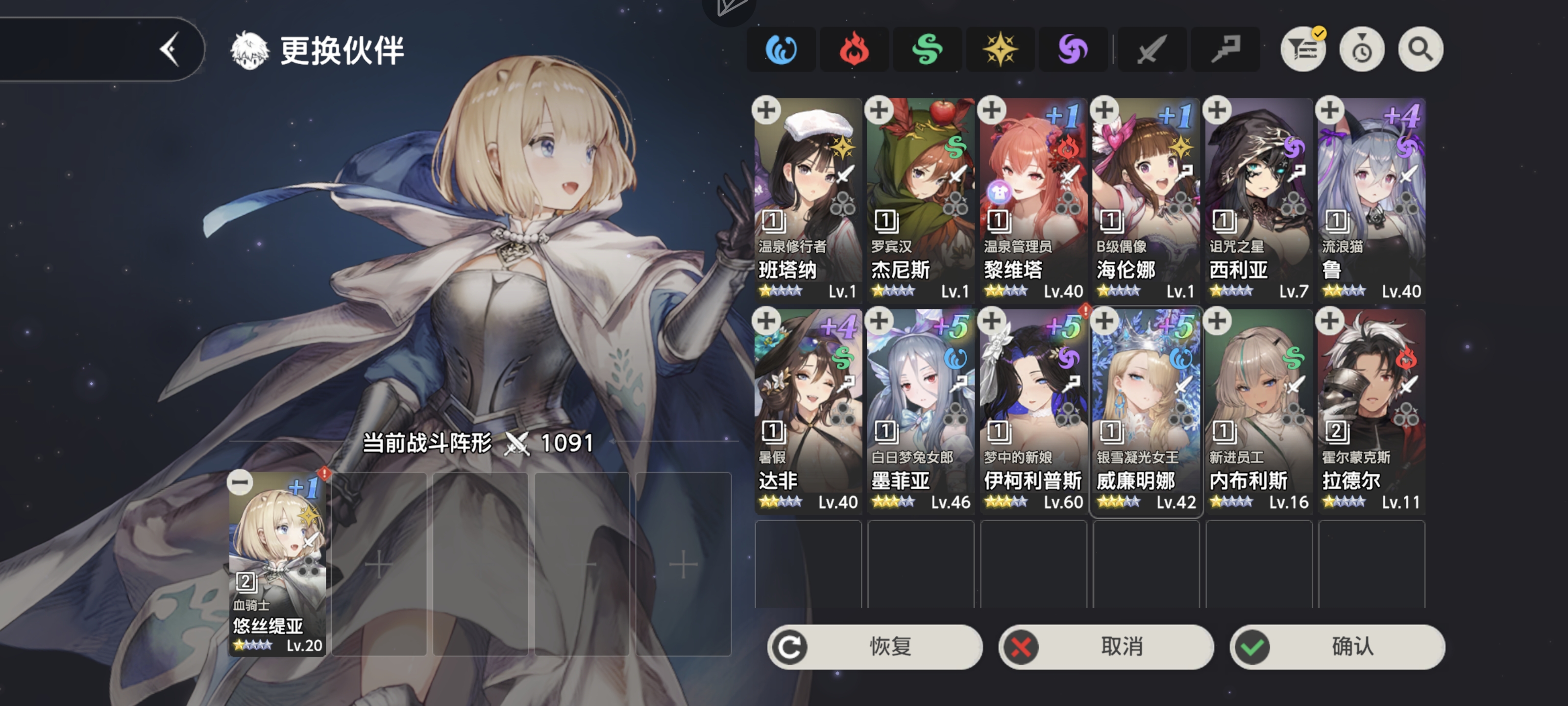The height and width of the screenshot is (706, 1568).
Task: Open the sort and filter options
Action: pos(1302,50)
